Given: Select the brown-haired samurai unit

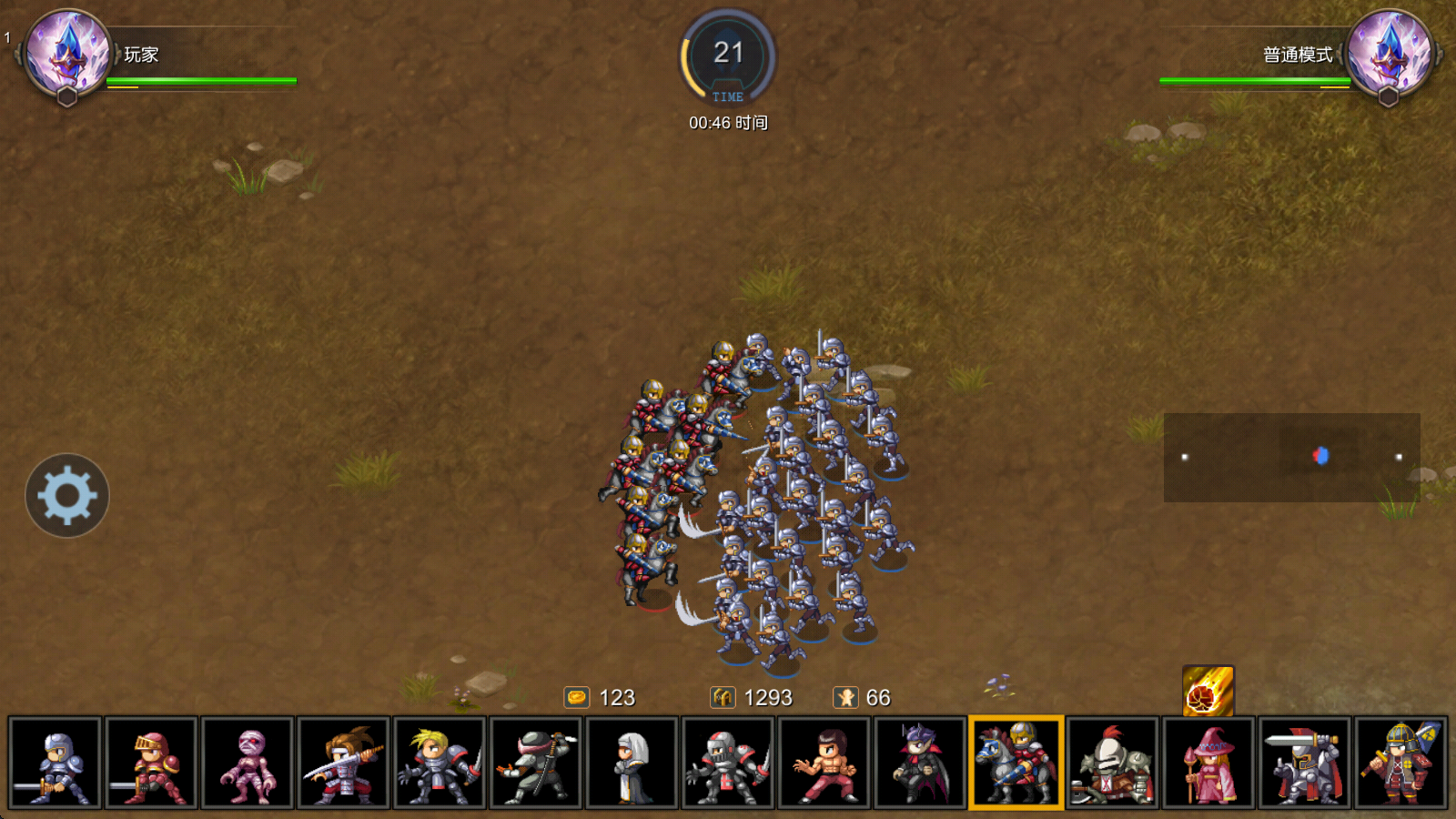Looking at the screenshot, I should tap(343, 763).
